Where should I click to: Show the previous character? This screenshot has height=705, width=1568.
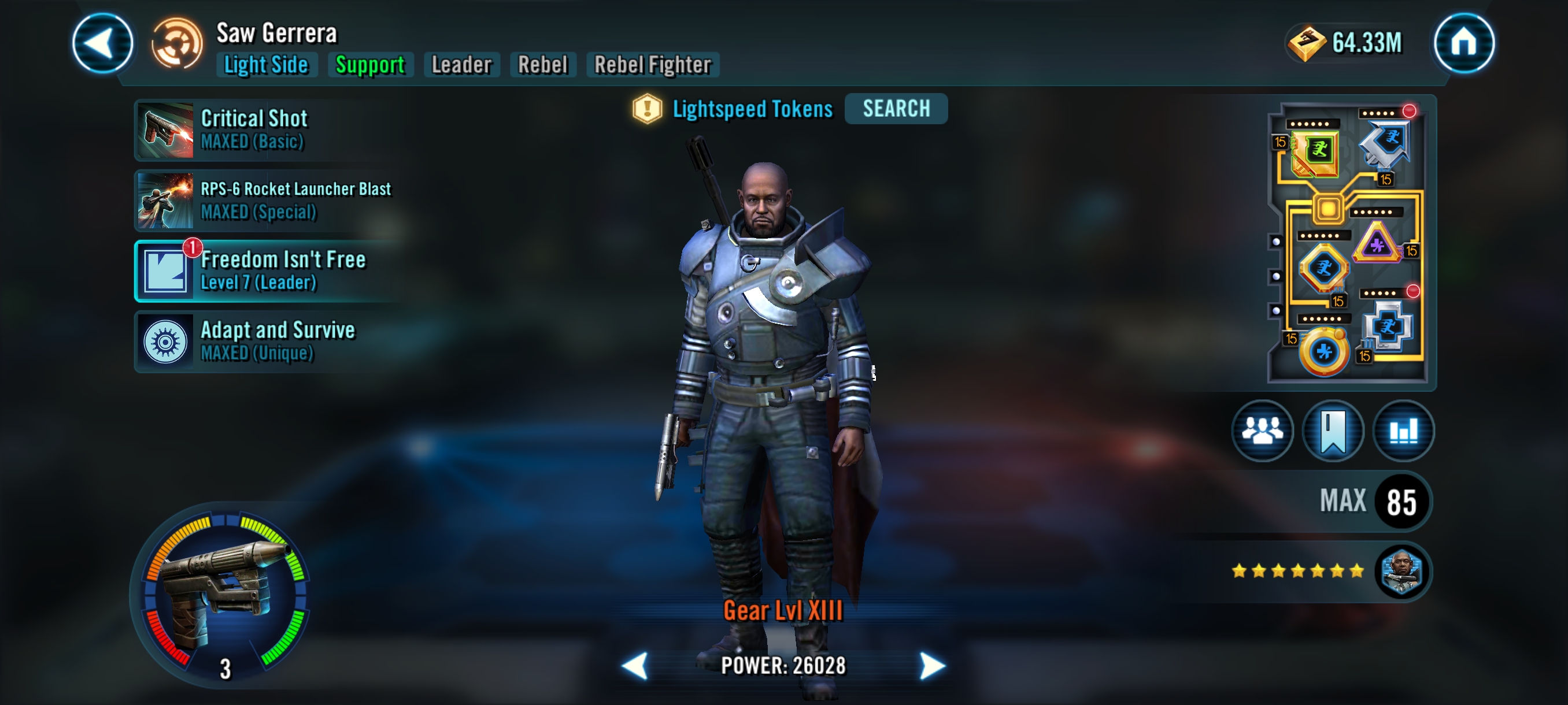pos(634,666)
